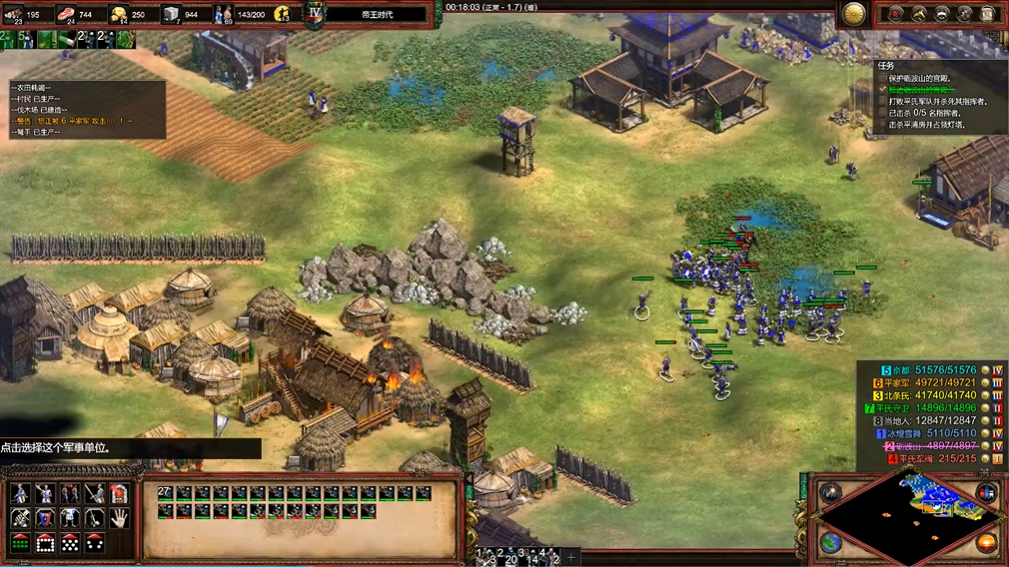Screen dimensions: 1009x567
Task: Choose the Garrison command with red arrow
Action: pyautogui.click(x=119, y=493)
